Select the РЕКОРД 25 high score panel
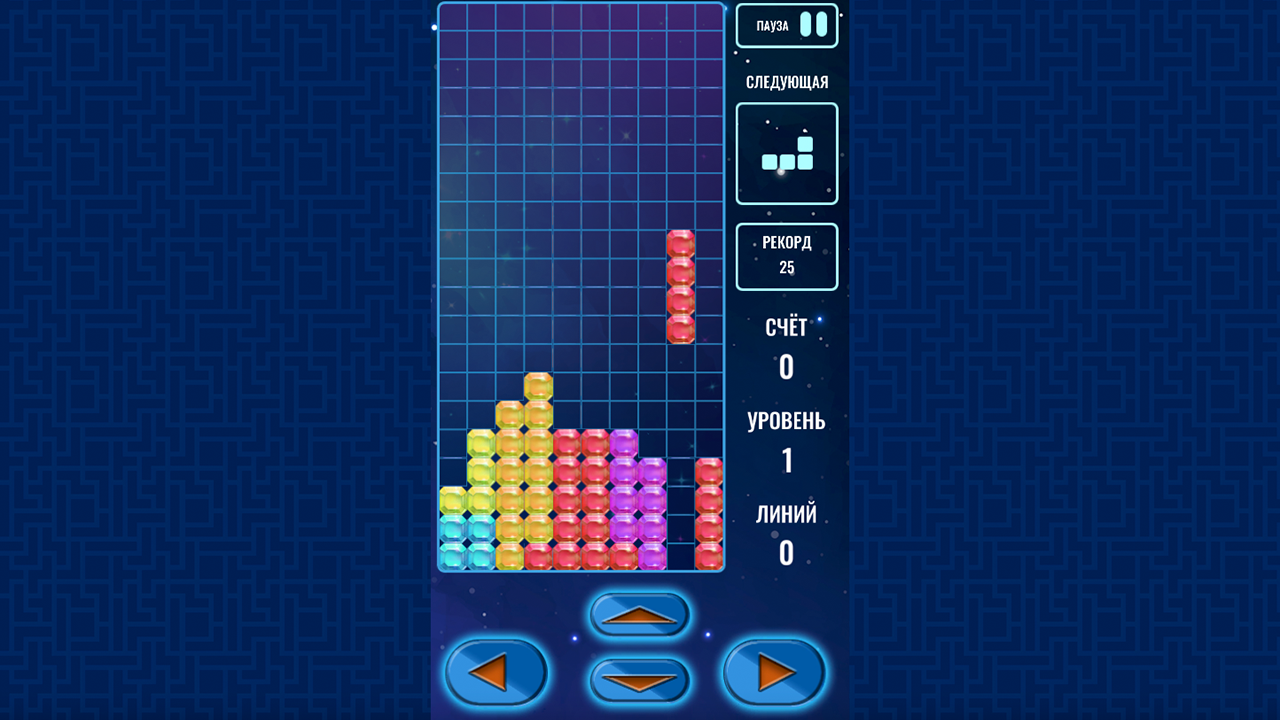The width and height of the screenshot is (1280, 720). (787, 256)
